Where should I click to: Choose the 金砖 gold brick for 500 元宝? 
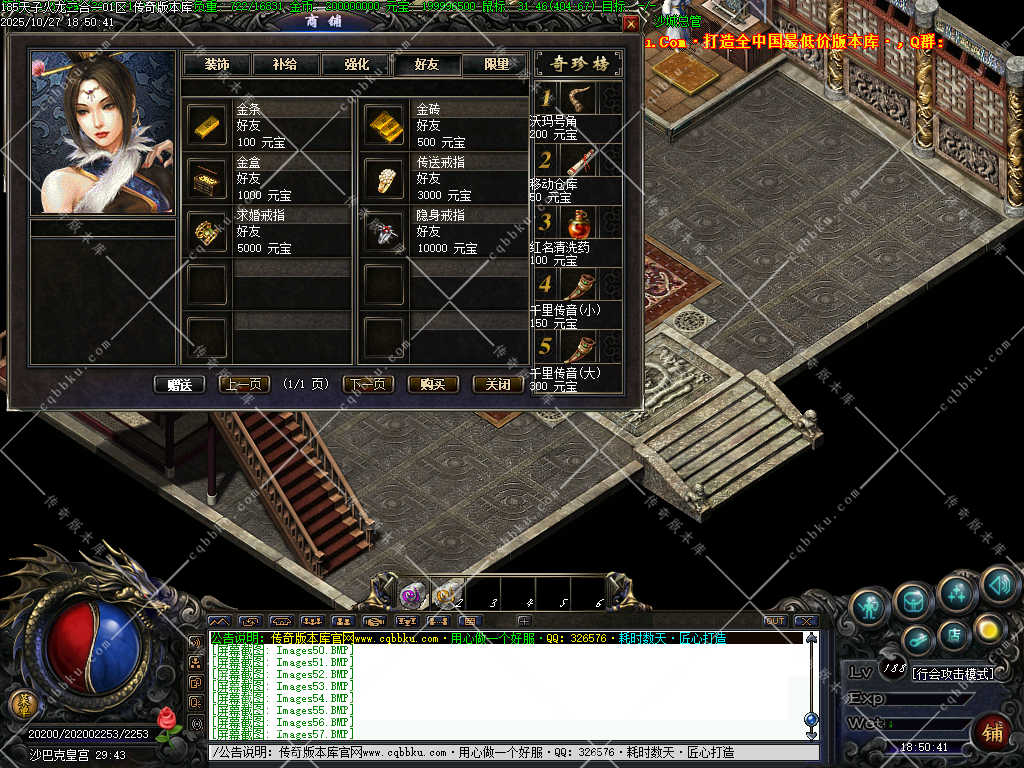coord(383,125)
